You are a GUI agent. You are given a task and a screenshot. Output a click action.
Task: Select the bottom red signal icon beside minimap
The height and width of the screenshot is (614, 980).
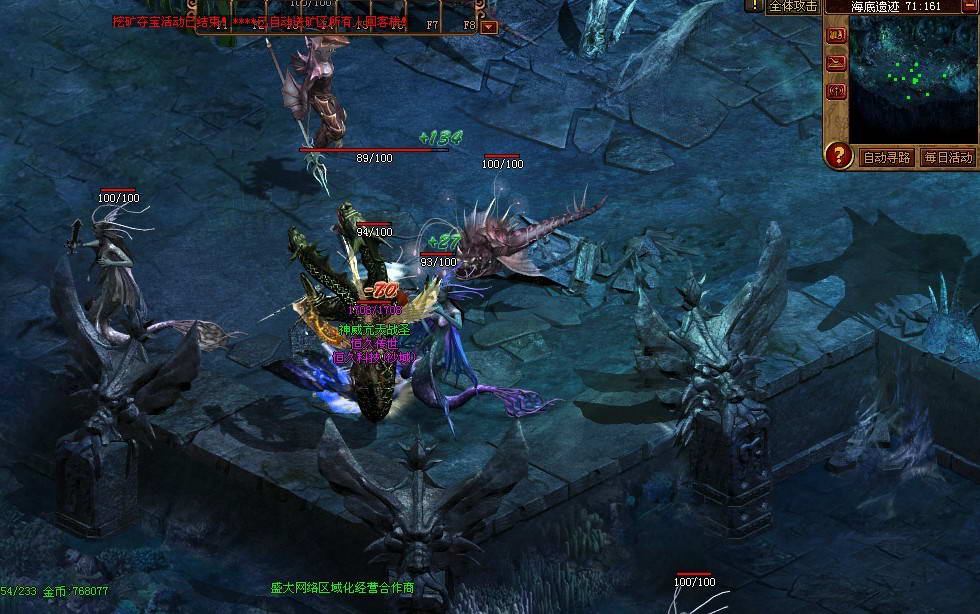tap(836, 92)
